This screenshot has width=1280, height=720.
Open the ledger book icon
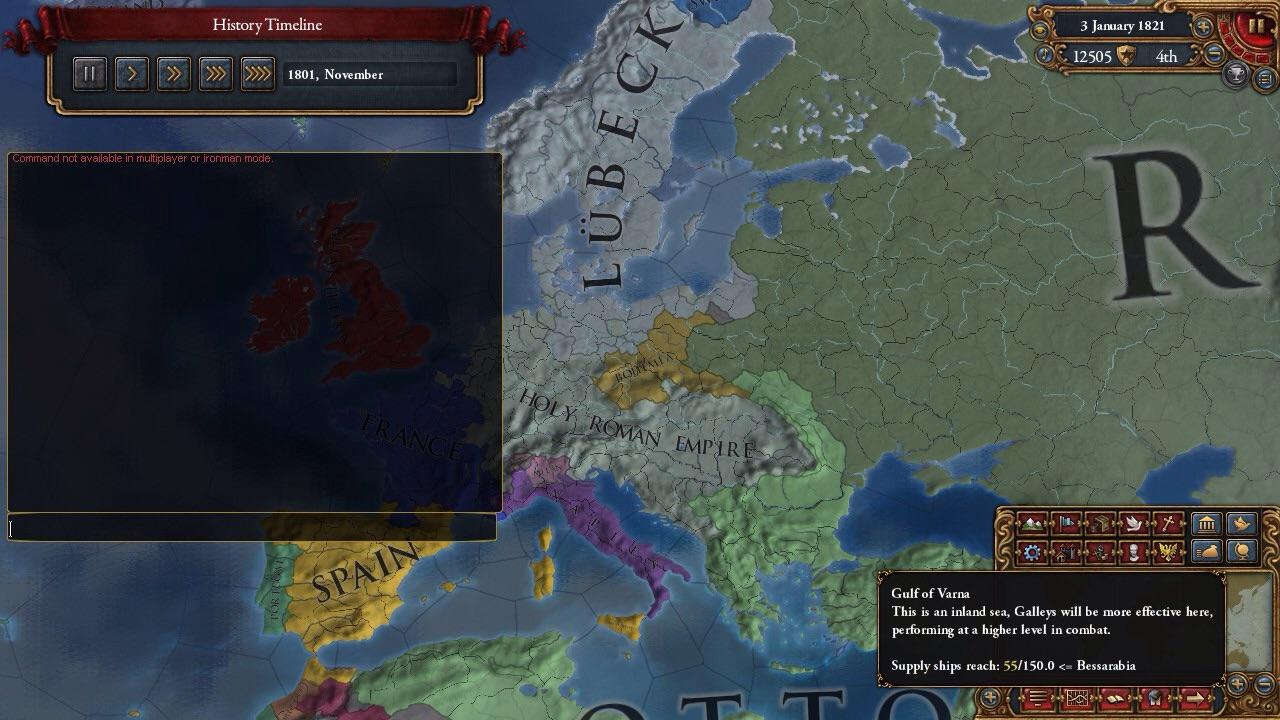pos(1113,700)
